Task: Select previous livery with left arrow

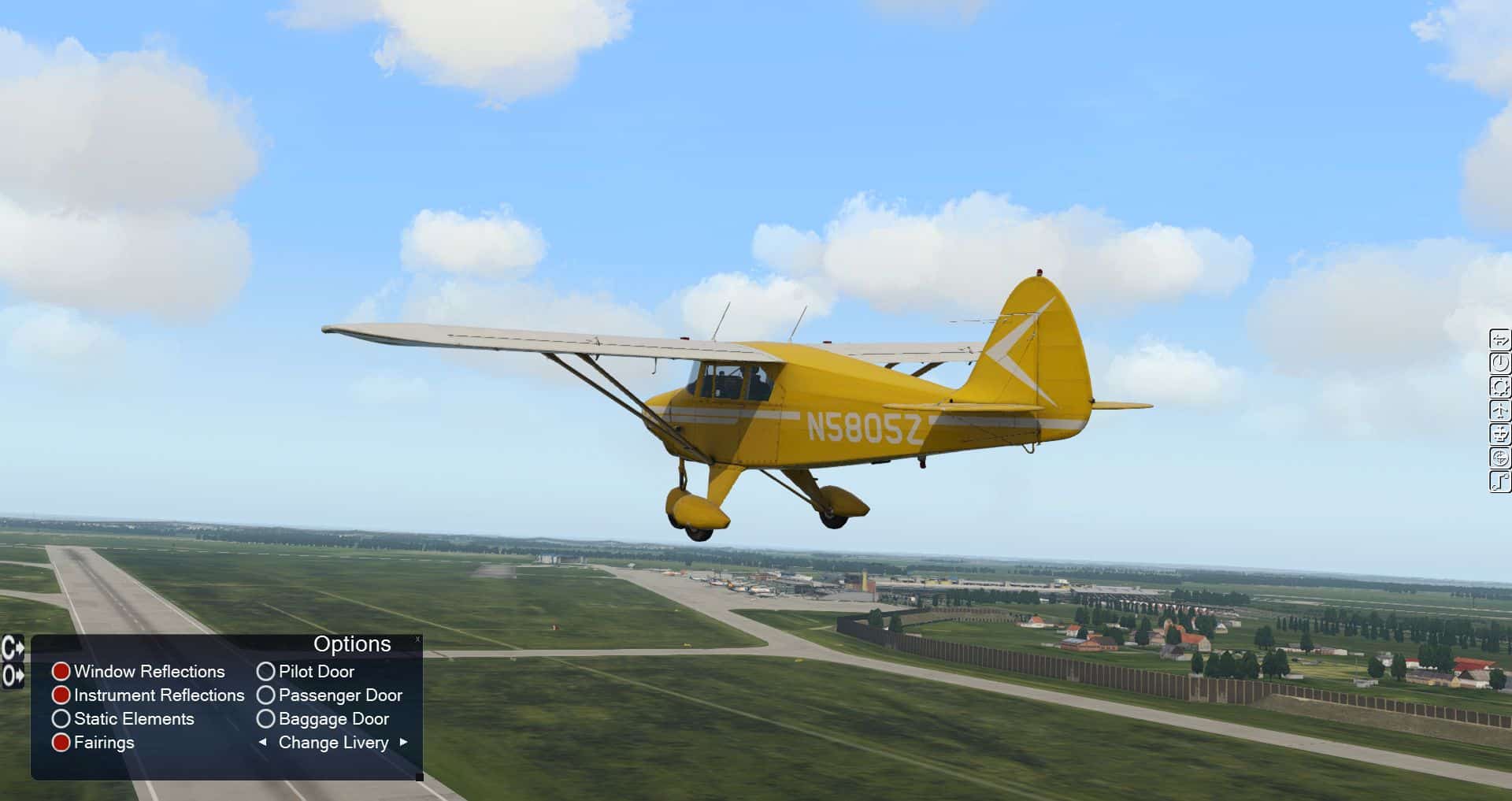Action: point(263,742)
